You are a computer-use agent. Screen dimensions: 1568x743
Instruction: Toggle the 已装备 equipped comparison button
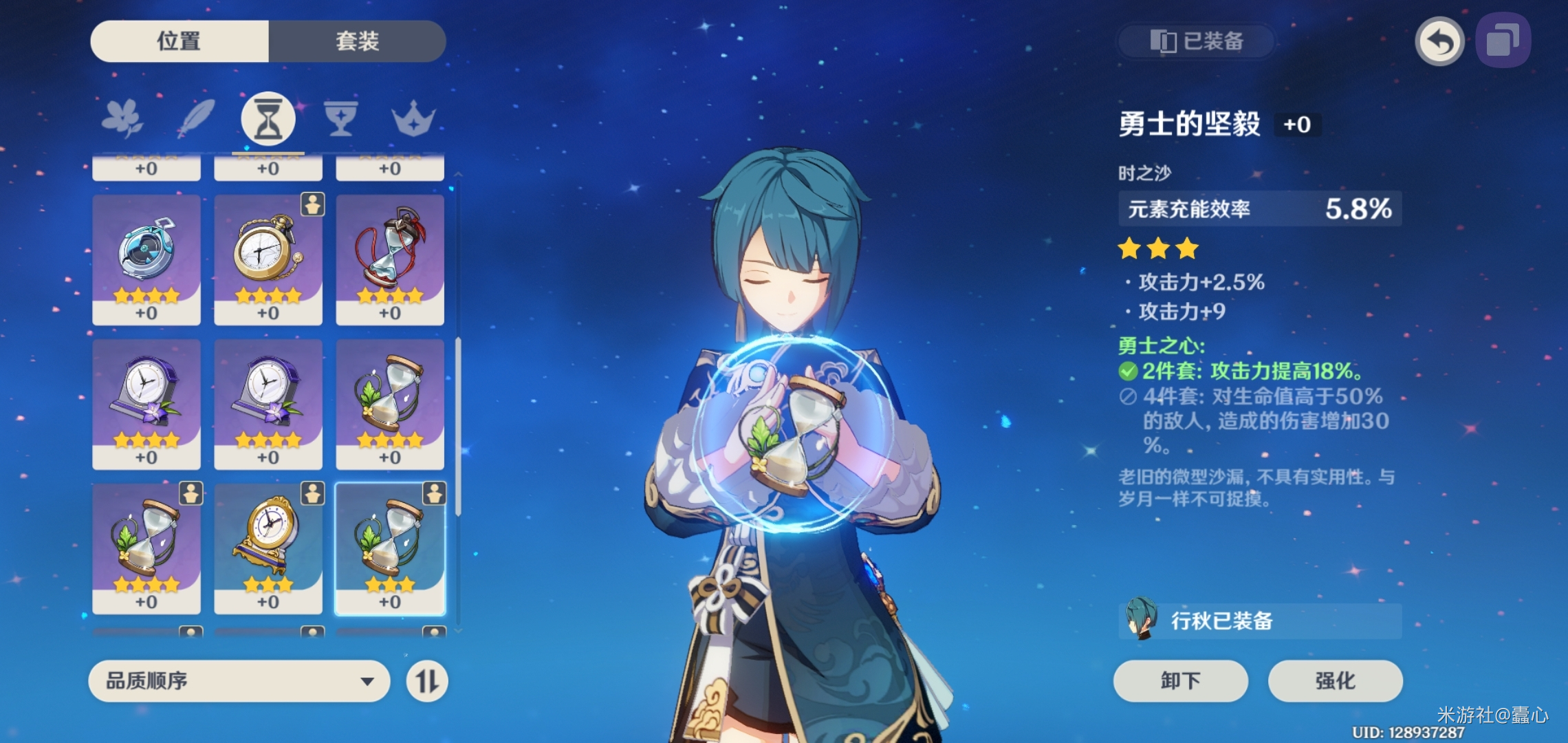point(1197,41)
